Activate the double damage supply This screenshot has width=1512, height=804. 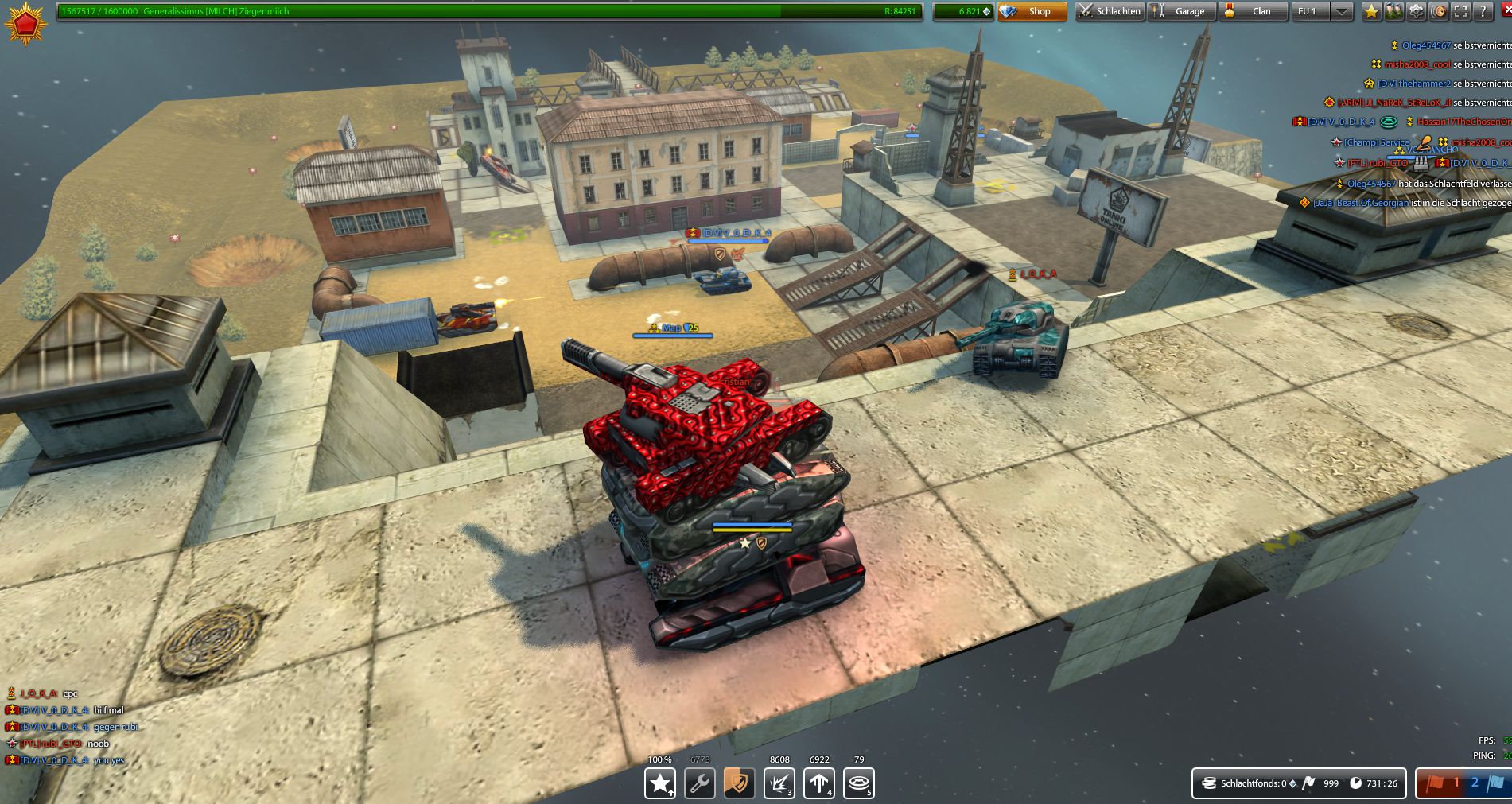779,783
